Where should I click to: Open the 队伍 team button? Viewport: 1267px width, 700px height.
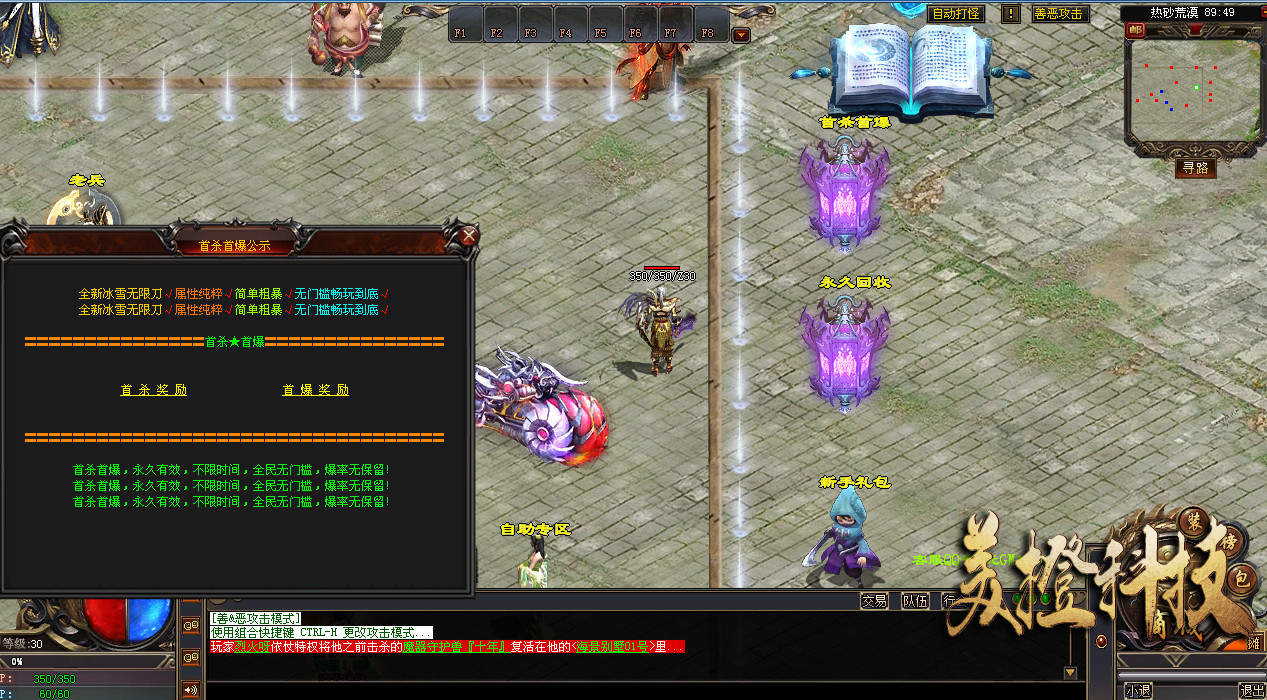[914, 600]
